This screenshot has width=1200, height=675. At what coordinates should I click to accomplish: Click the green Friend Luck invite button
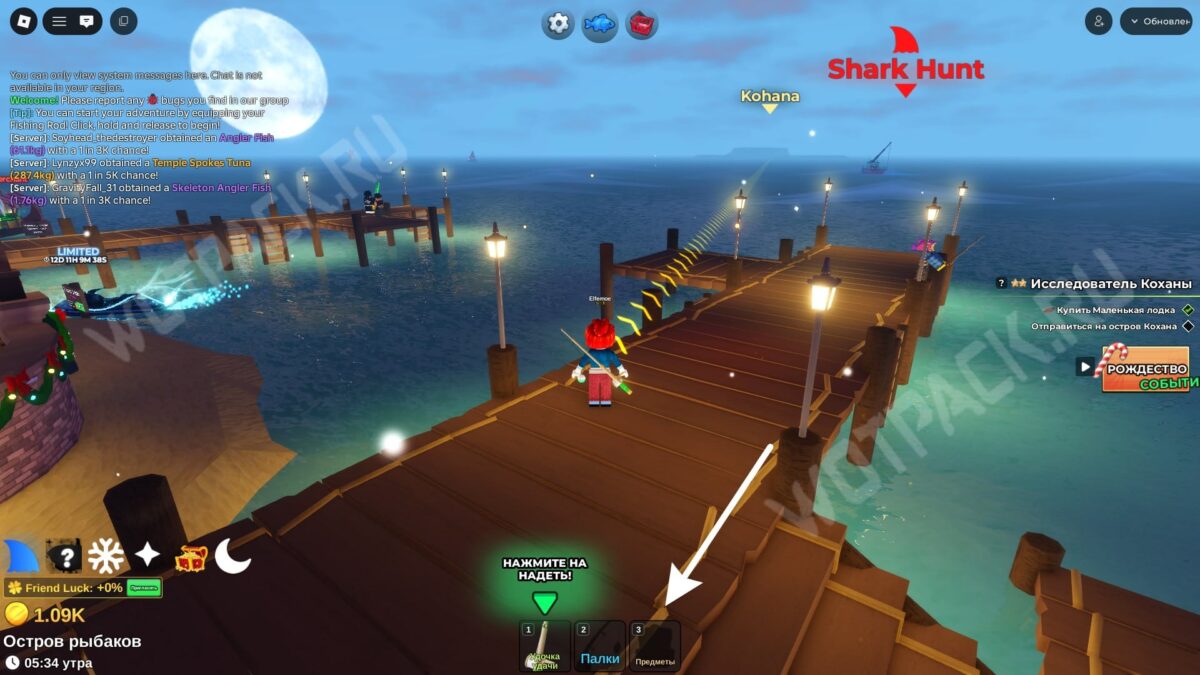point(144,588)
